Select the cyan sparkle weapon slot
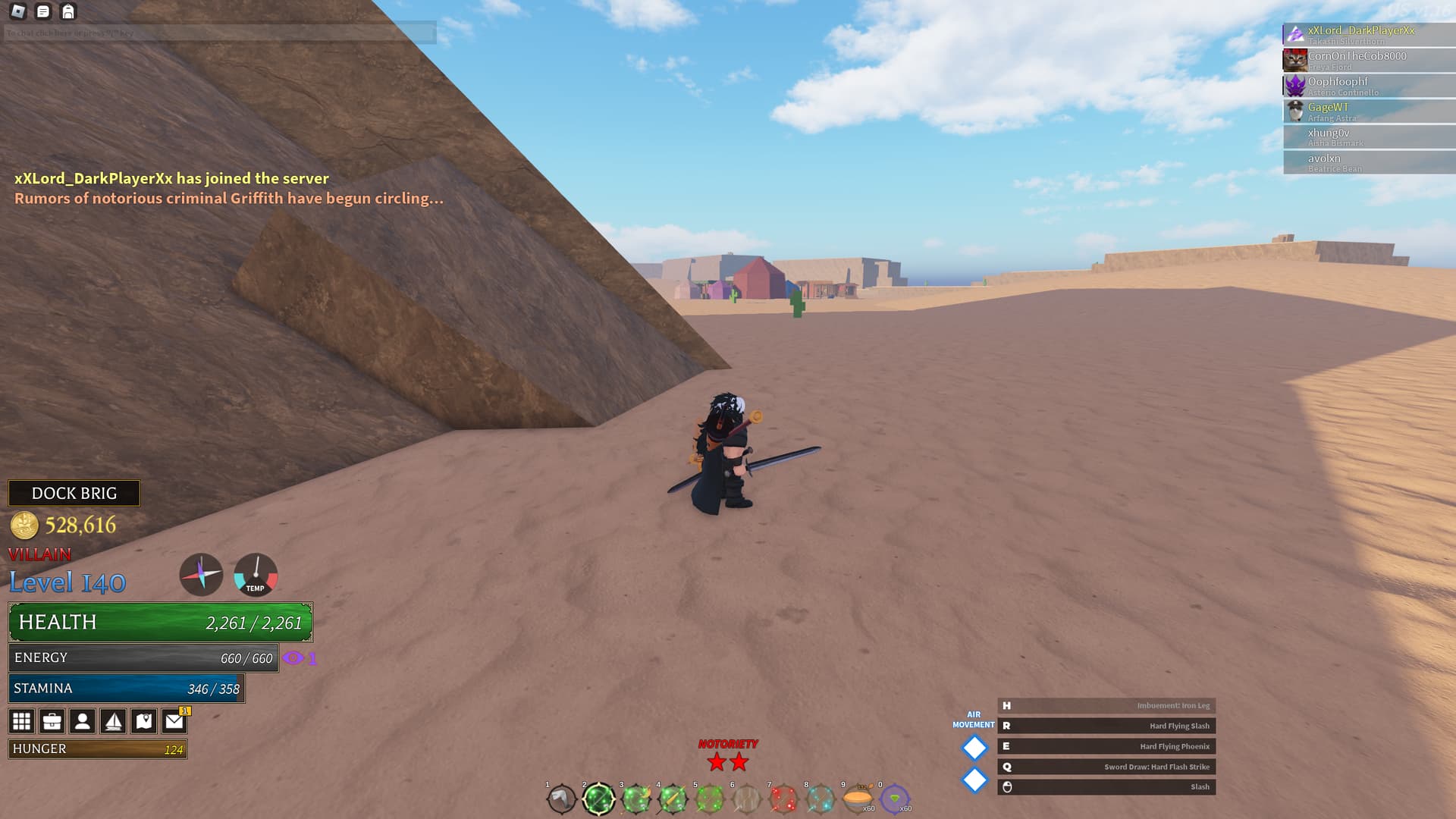Image resolution: width=1456 pixels, height=819 pixels. [821, 799]
